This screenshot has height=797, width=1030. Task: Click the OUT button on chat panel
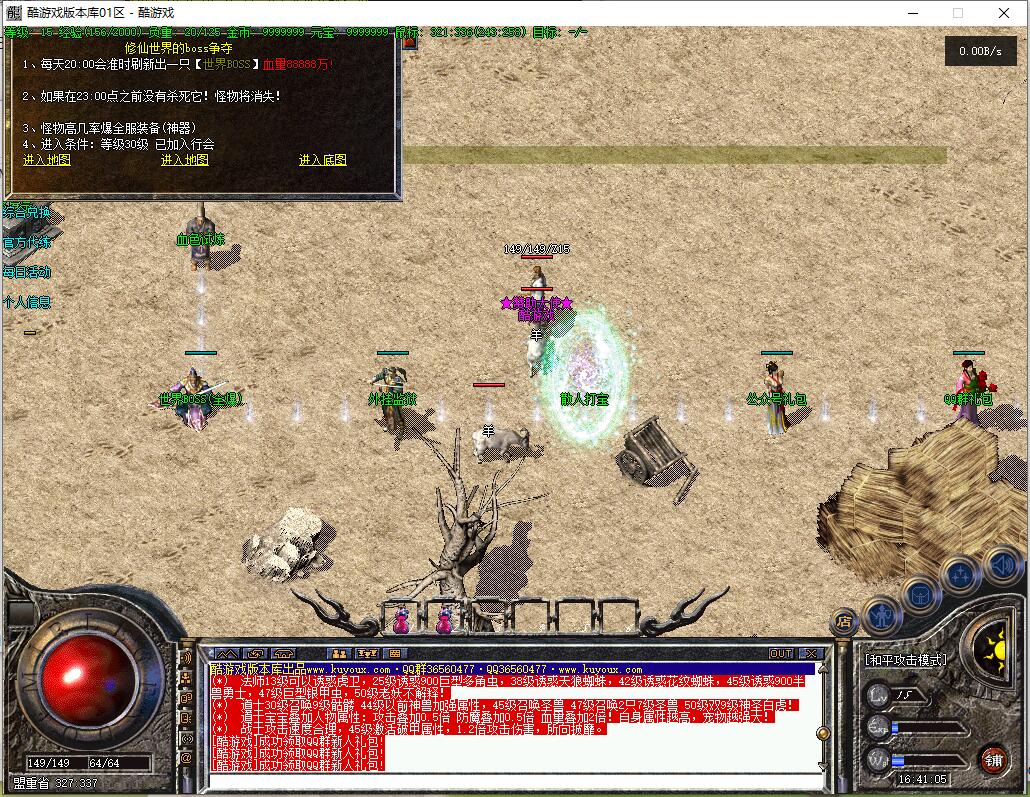(x=781, y=654)
